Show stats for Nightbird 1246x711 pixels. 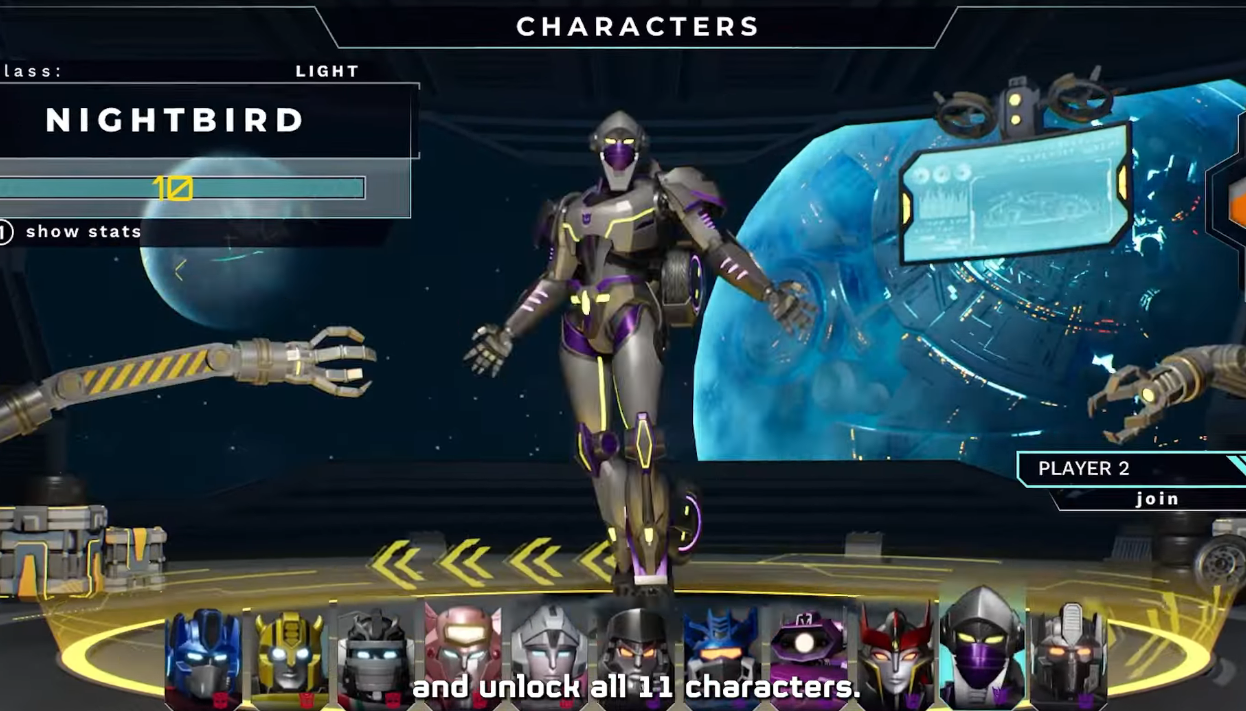point(83,232)
